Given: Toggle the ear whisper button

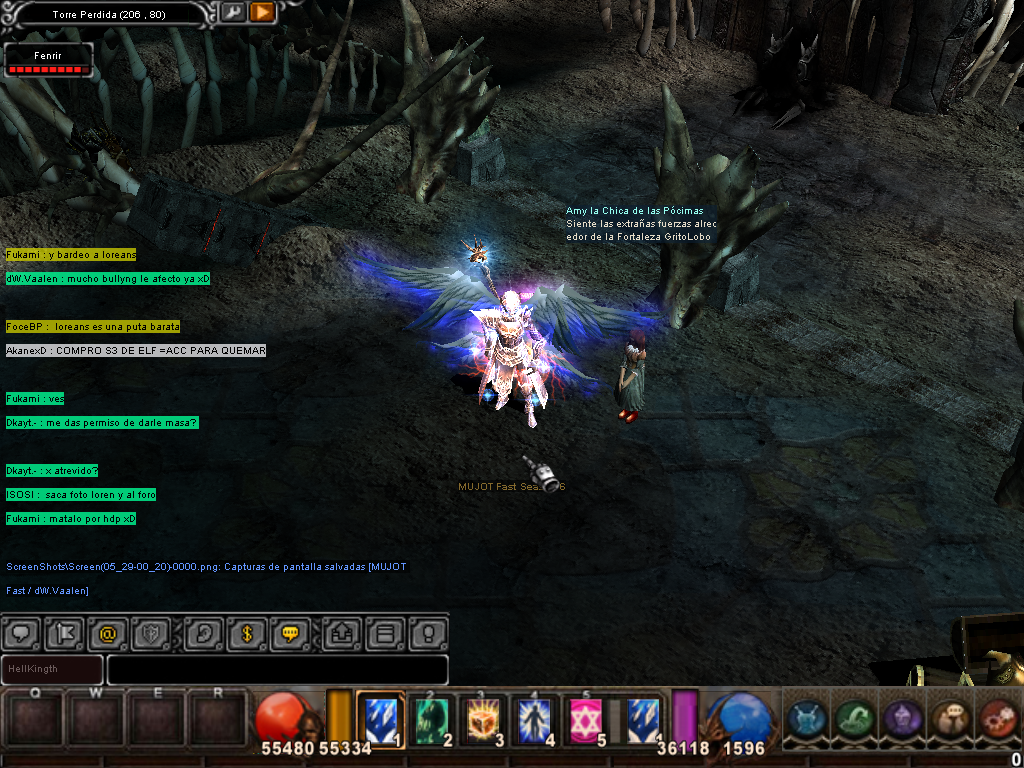Looking at the screenshot, I should click(x=204, y=633).
